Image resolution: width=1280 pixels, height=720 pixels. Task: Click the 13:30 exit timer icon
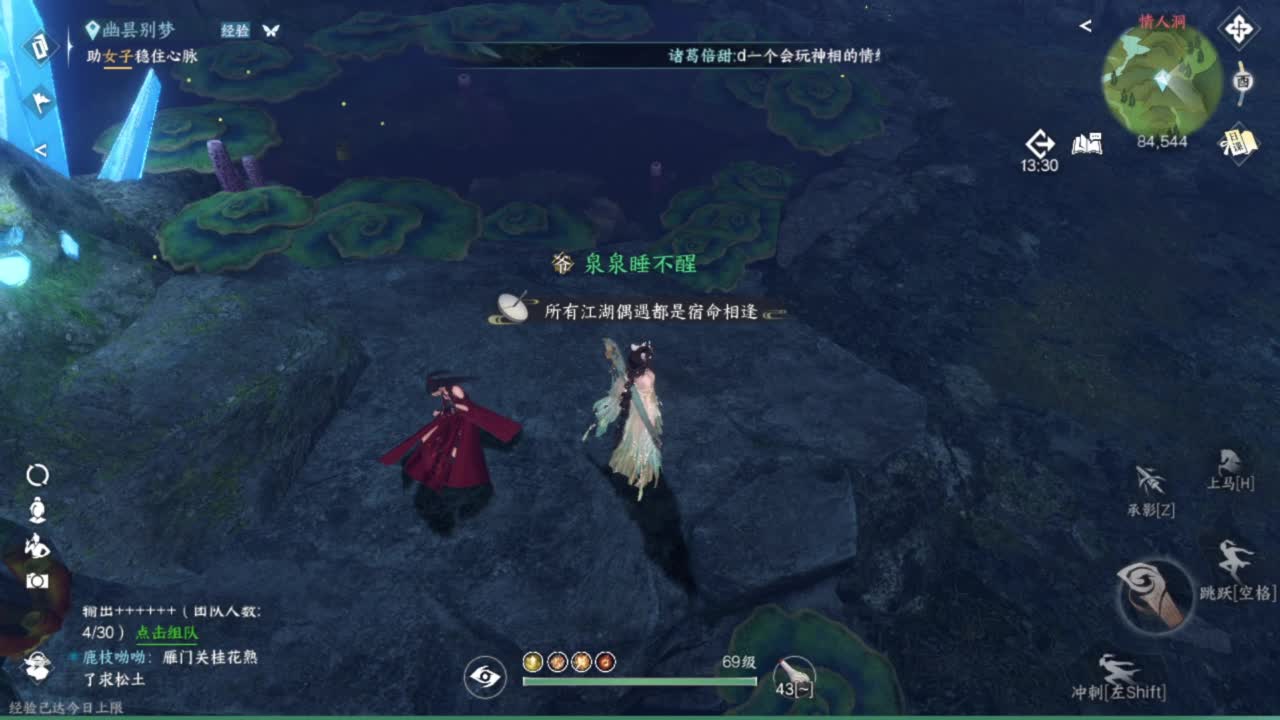click(x=1040, y=143)
